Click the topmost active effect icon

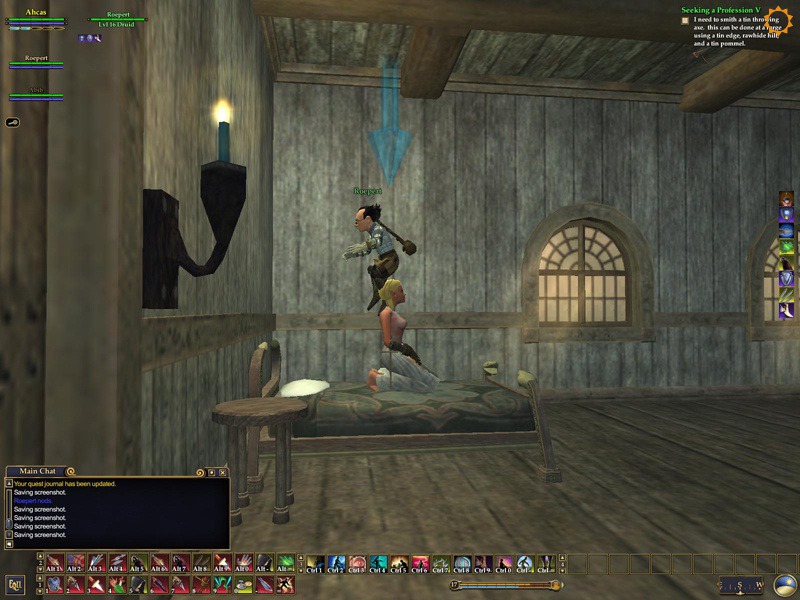click(786, 197)
